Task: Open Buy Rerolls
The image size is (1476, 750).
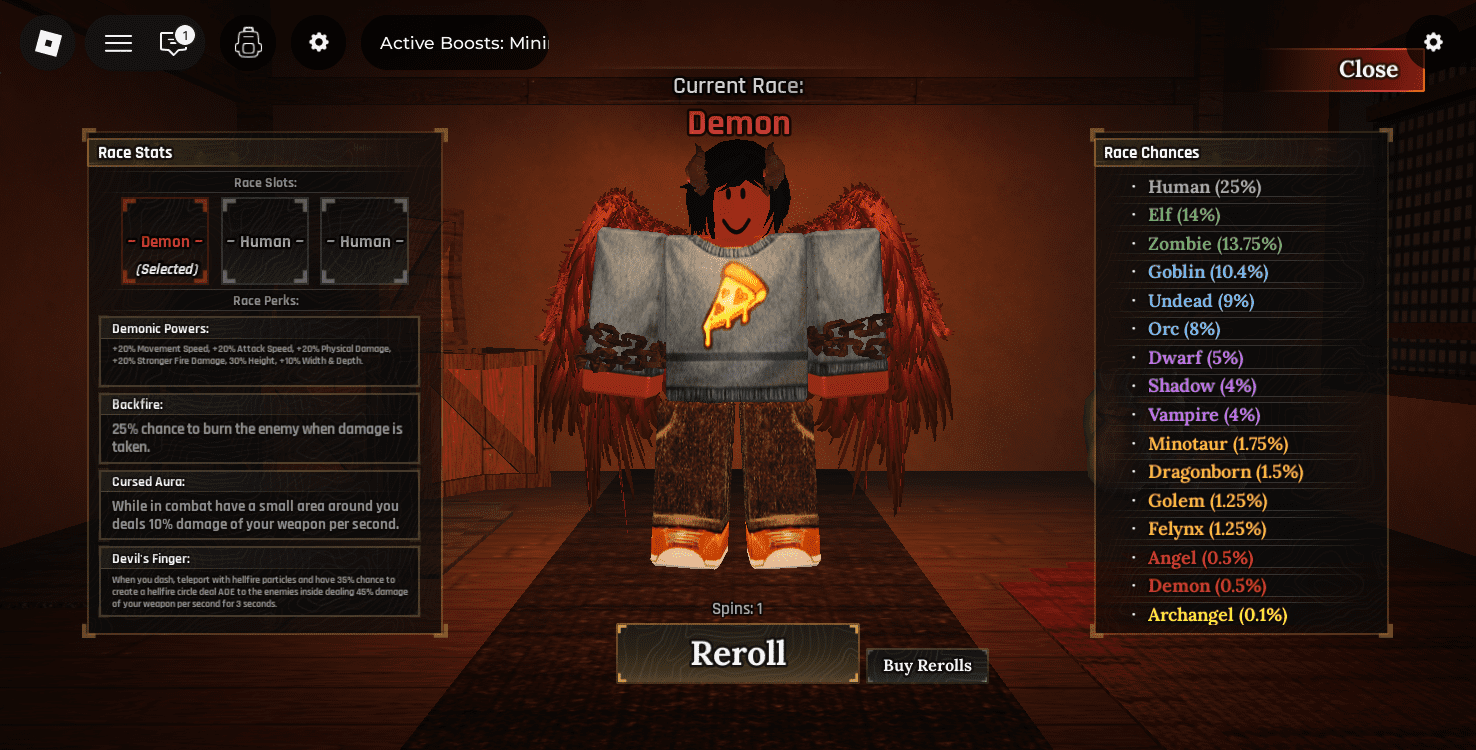Action: point(927,665)
